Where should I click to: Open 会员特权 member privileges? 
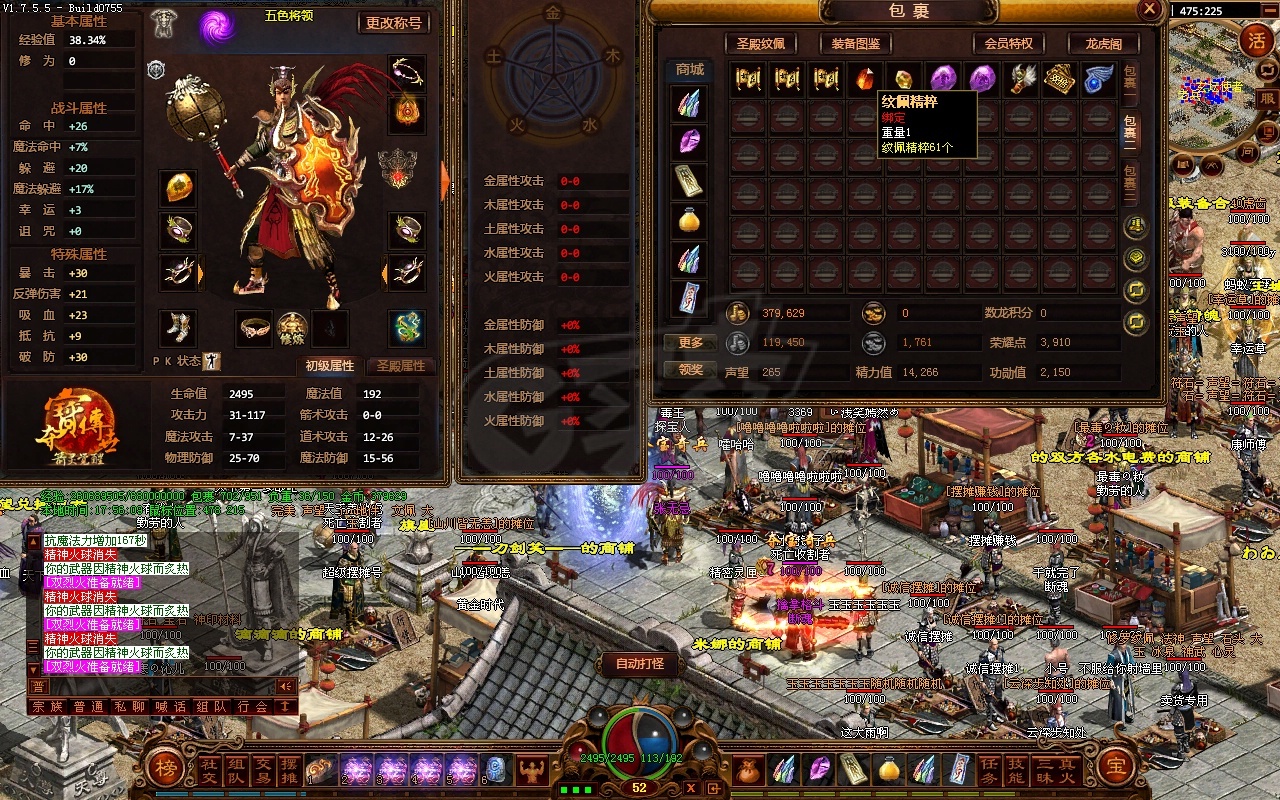coord(1009,44)
